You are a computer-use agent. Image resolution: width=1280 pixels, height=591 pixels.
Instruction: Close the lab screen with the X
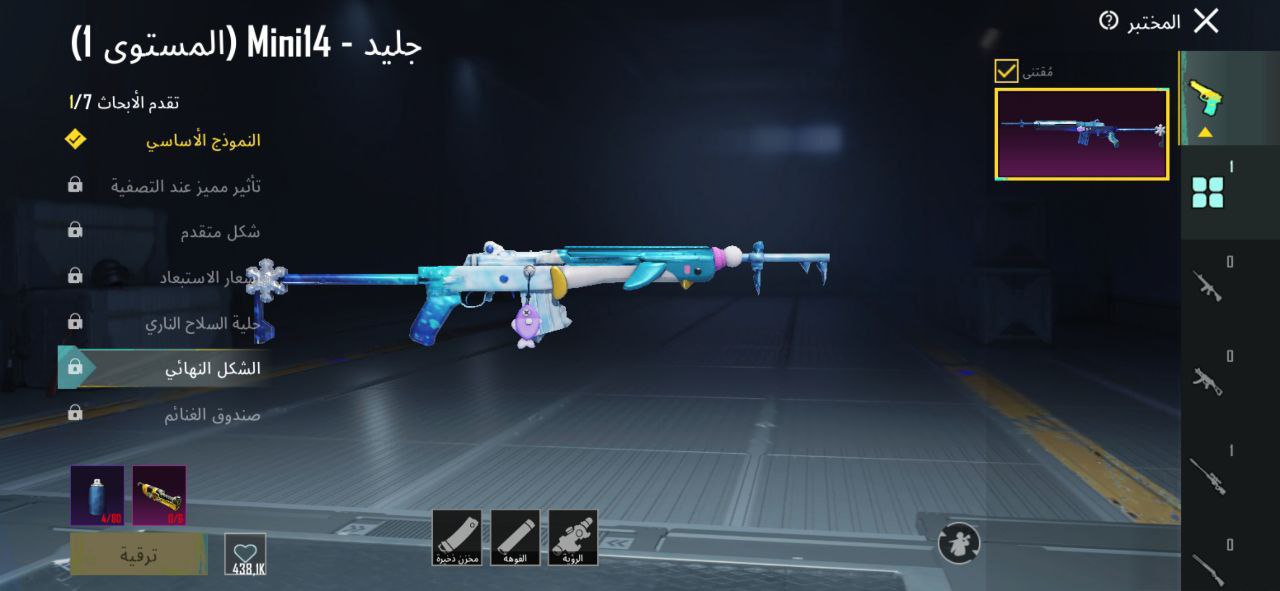tap(1206, 21)
